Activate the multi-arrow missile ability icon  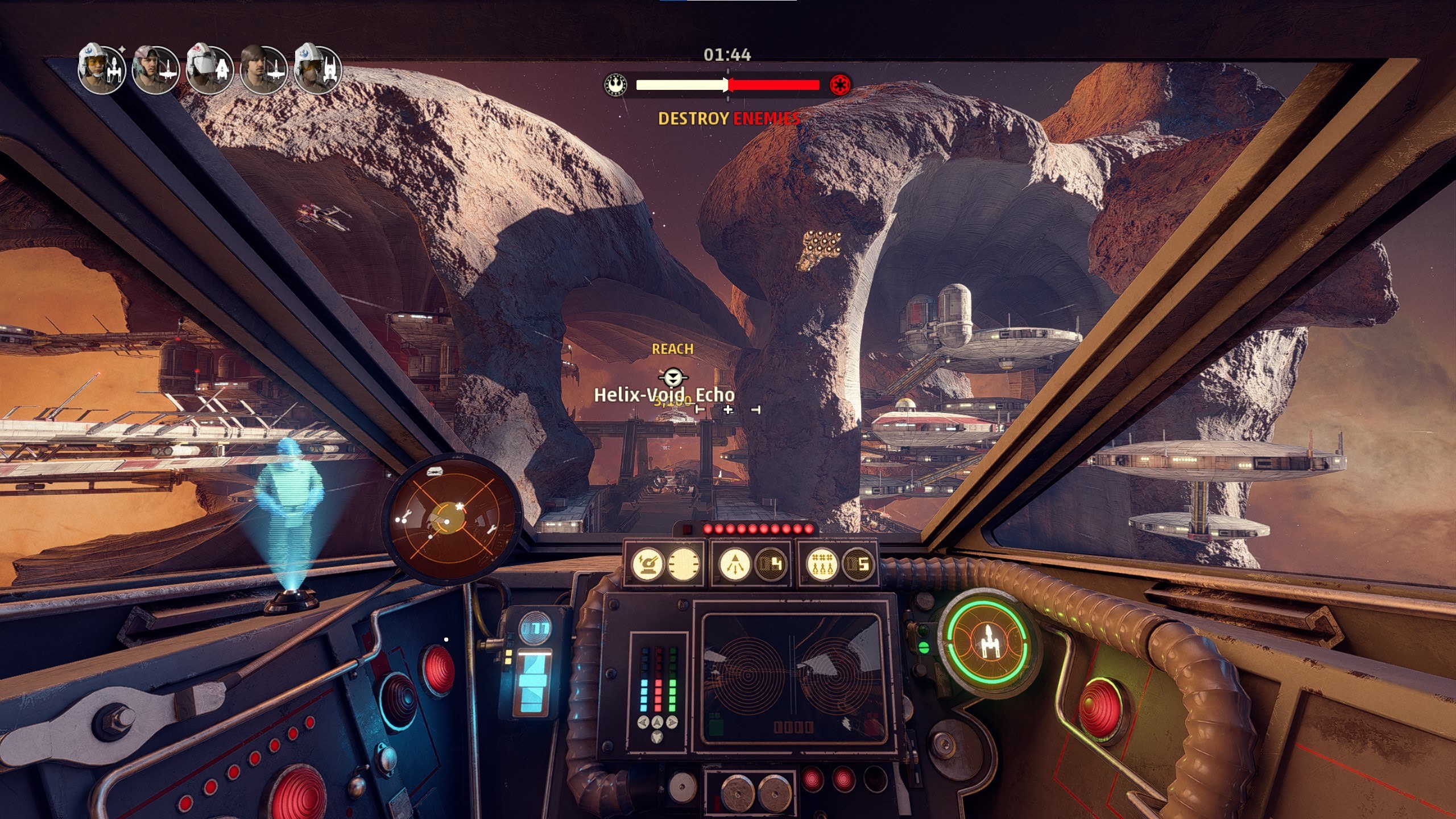click(x=735, y=564)
